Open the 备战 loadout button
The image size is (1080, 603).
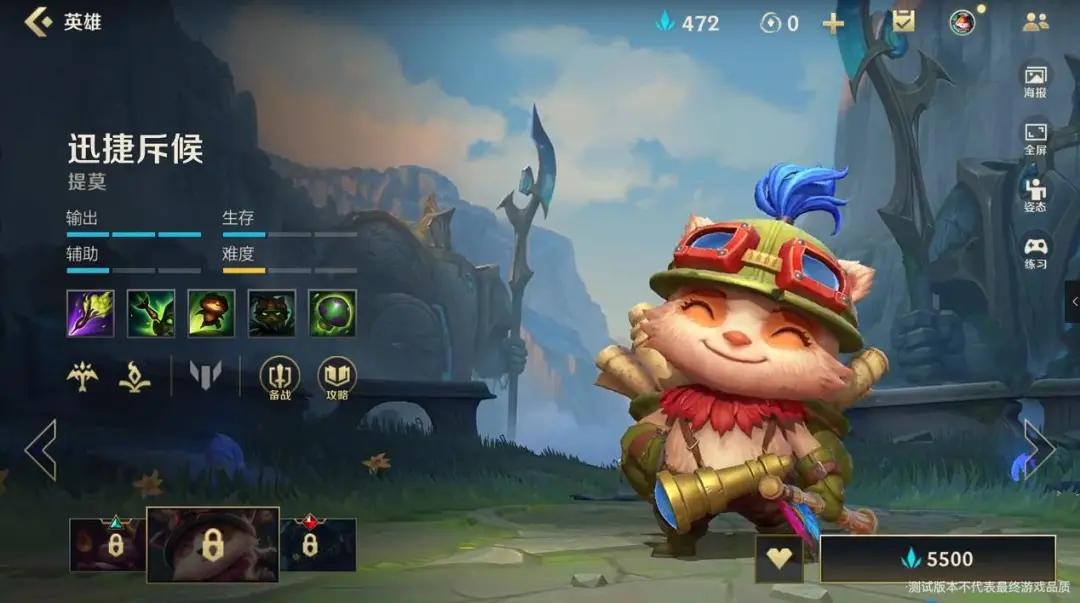coord(279,378)
